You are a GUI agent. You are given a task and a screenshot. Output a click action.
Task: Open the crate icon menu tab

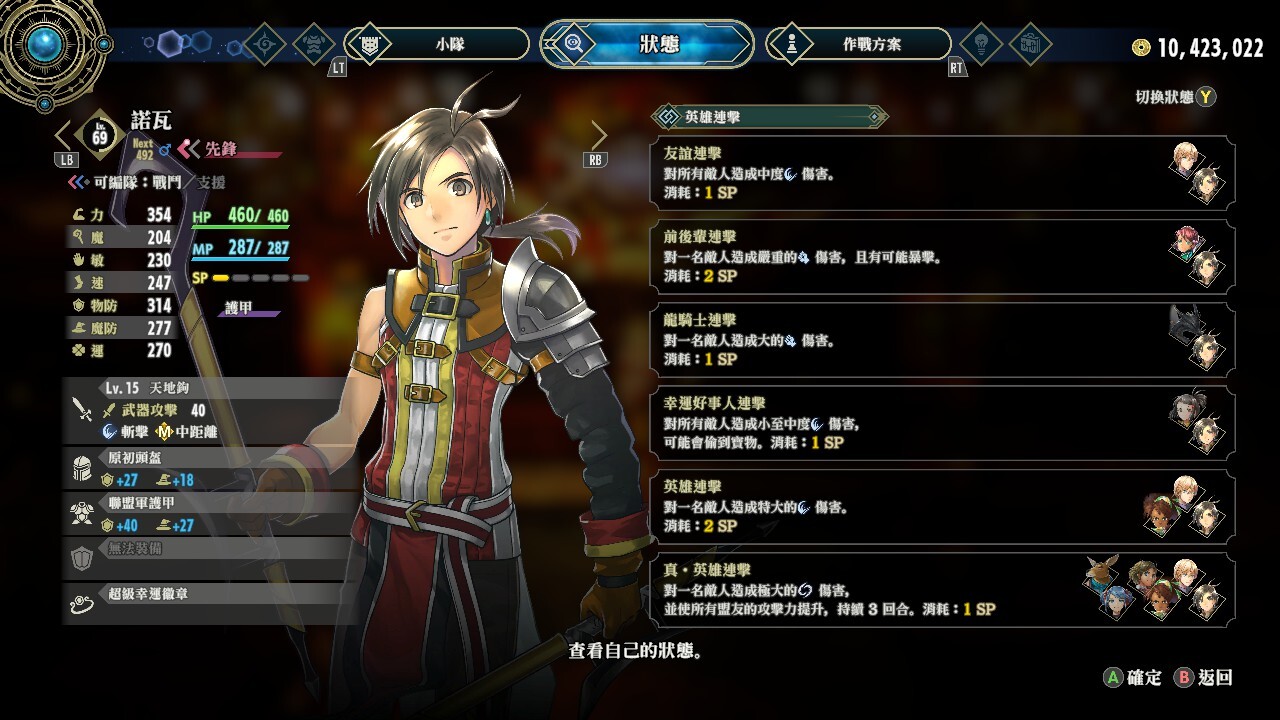1029,44
